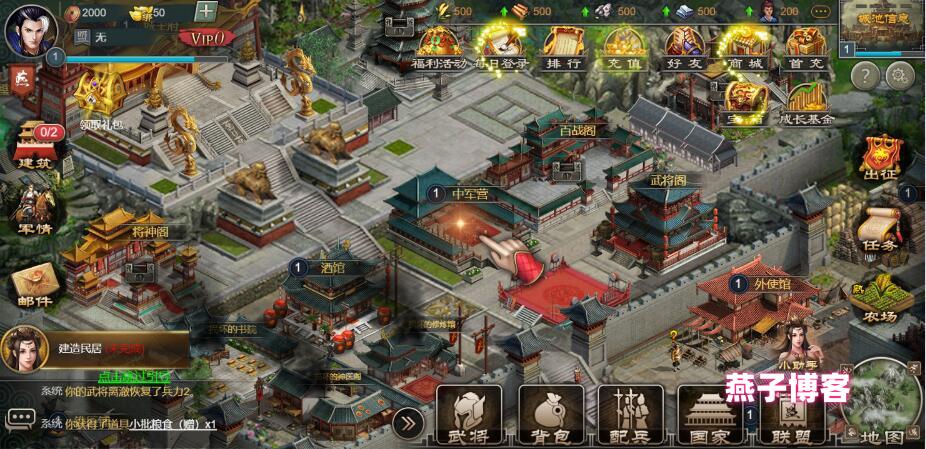Show the 好友 friends list
The image size is (926, 449).
tap(683, 46)
